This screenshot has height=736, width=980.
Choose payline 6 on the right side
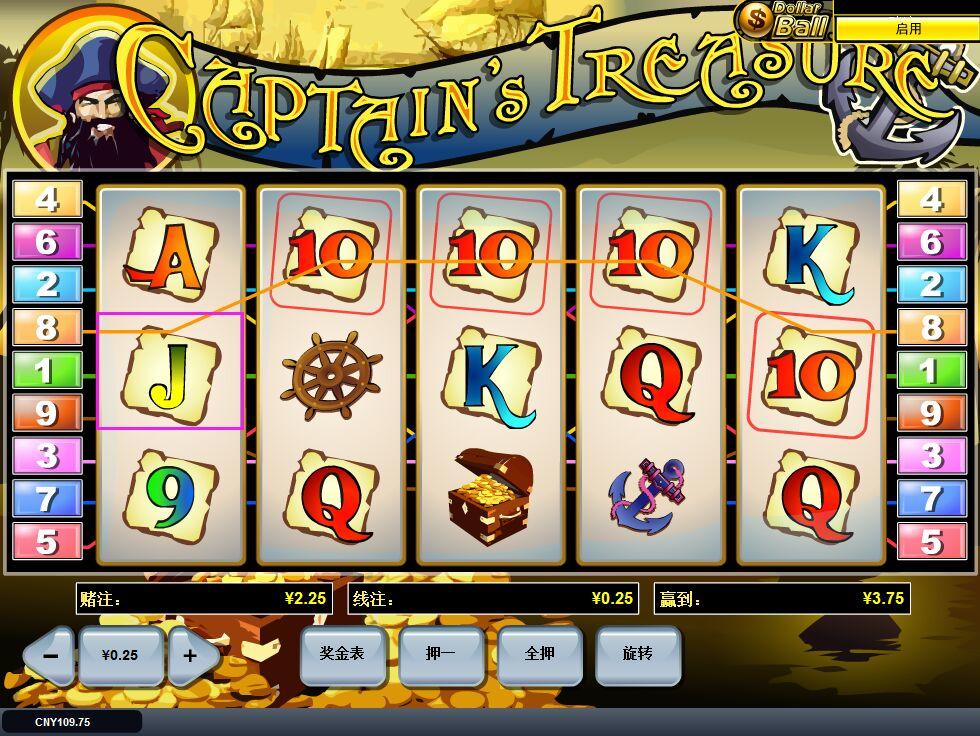click(931, 242)
